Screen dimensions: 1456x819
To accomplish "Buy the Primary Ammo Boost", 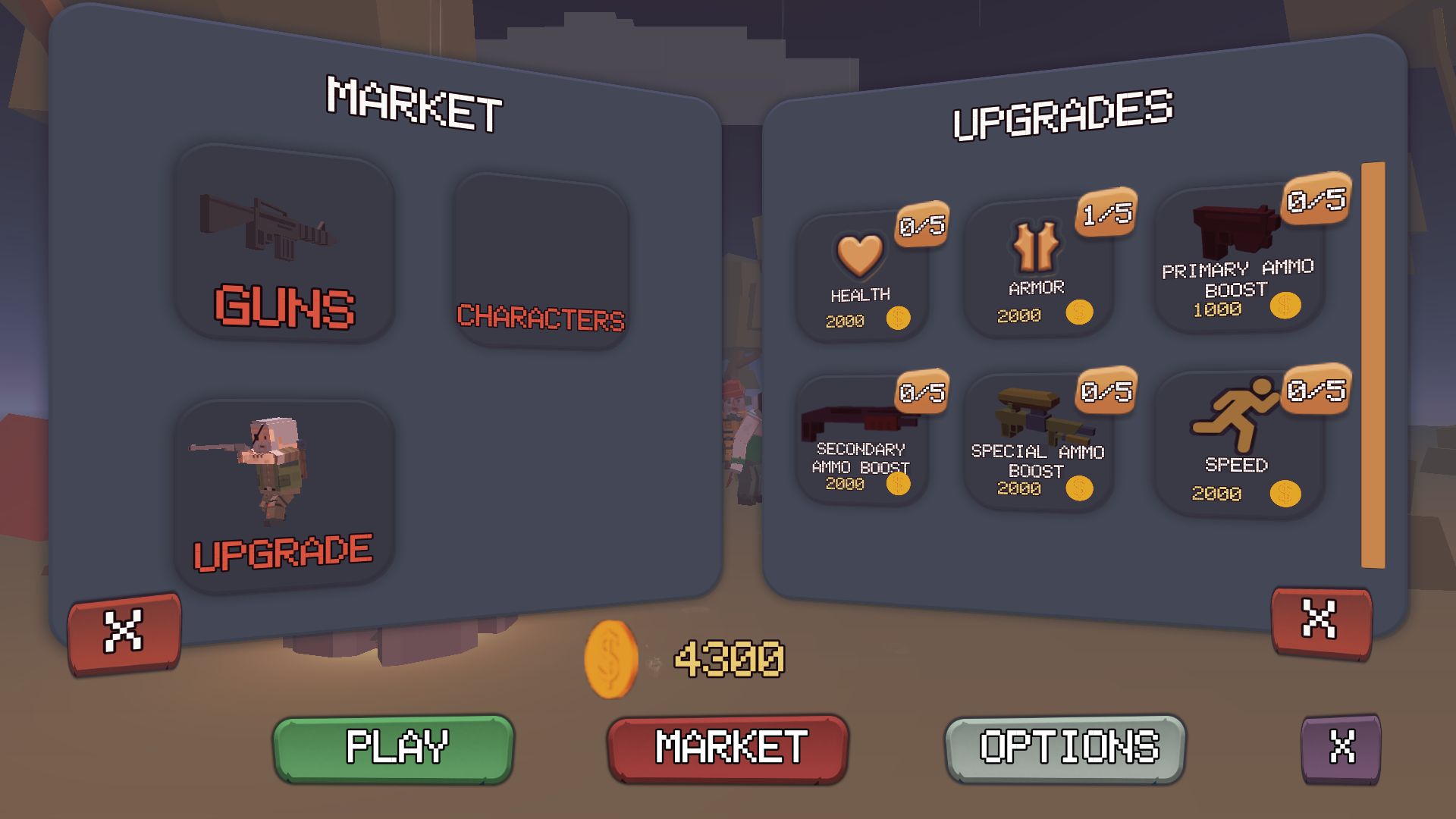I will [1238, 262].
